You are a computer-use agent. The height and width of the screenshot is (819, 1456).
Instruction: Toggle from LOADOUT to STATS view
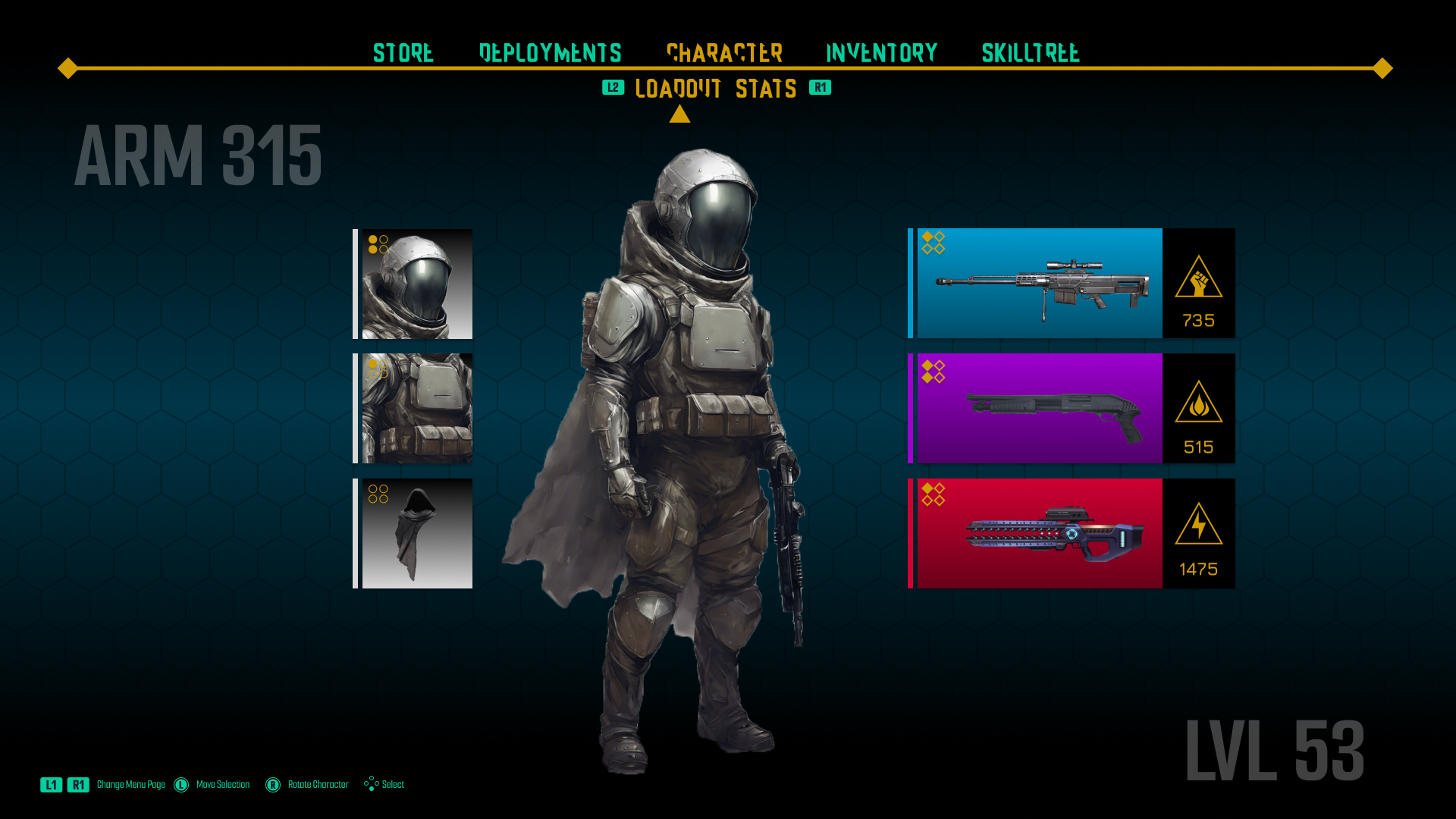coord(766,89)
